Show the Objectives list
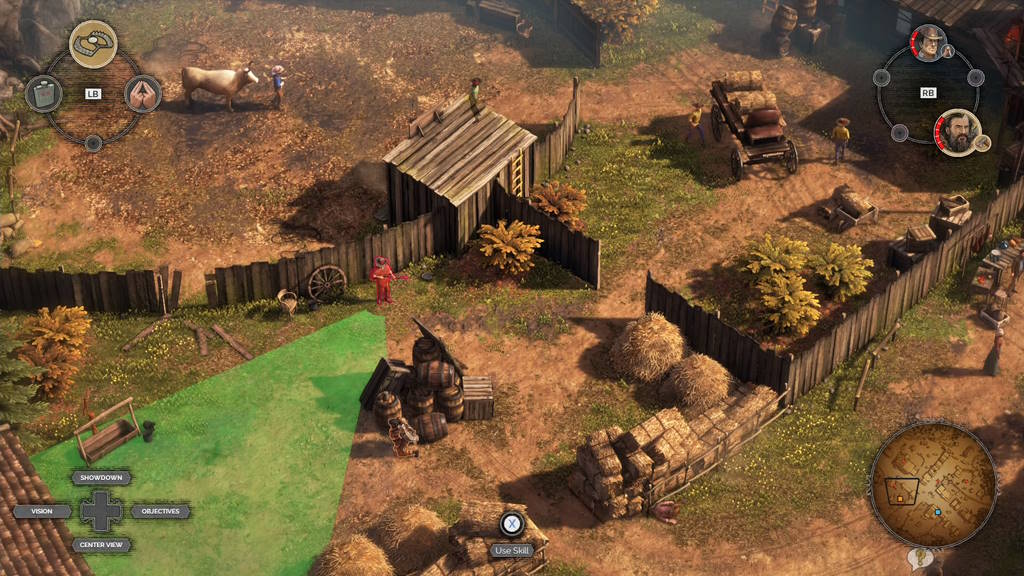The image size is (1024, 576). coord(160,511)
